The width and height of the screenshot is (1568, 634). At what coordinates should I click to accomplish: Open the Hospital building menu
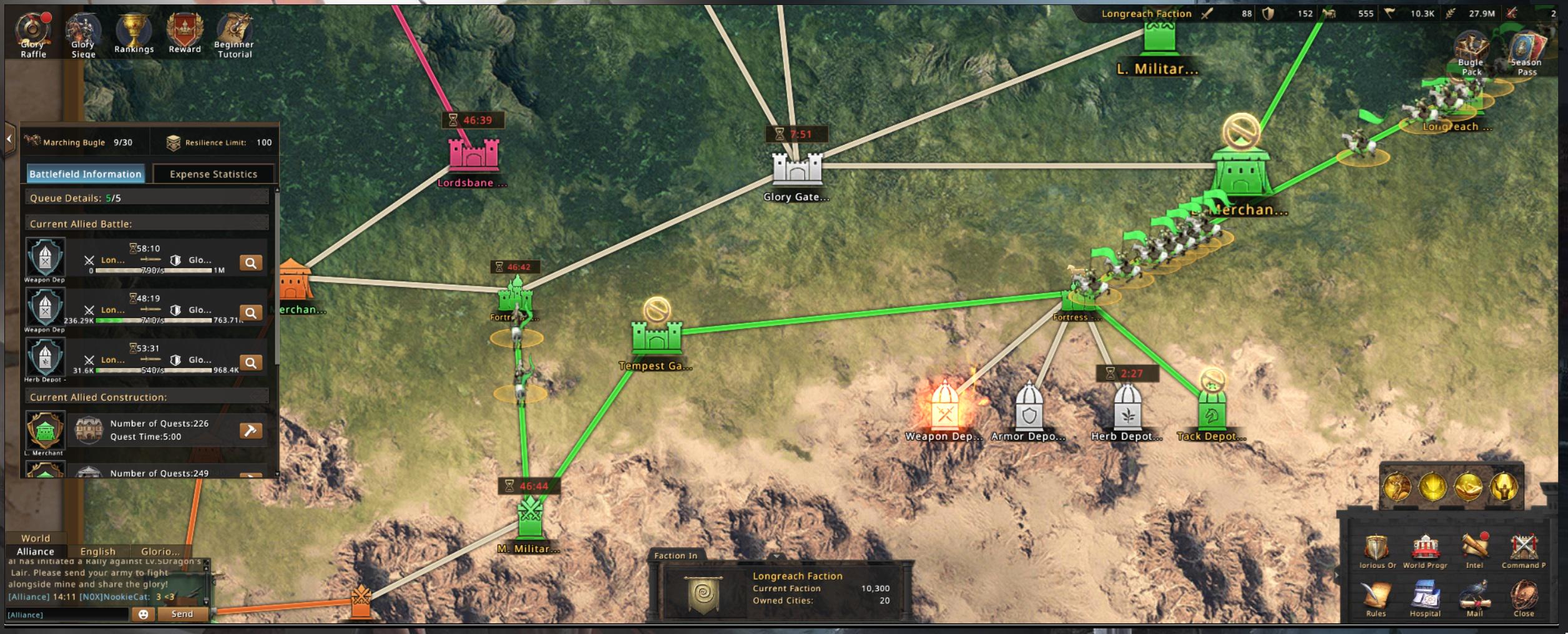(1425, 598)
